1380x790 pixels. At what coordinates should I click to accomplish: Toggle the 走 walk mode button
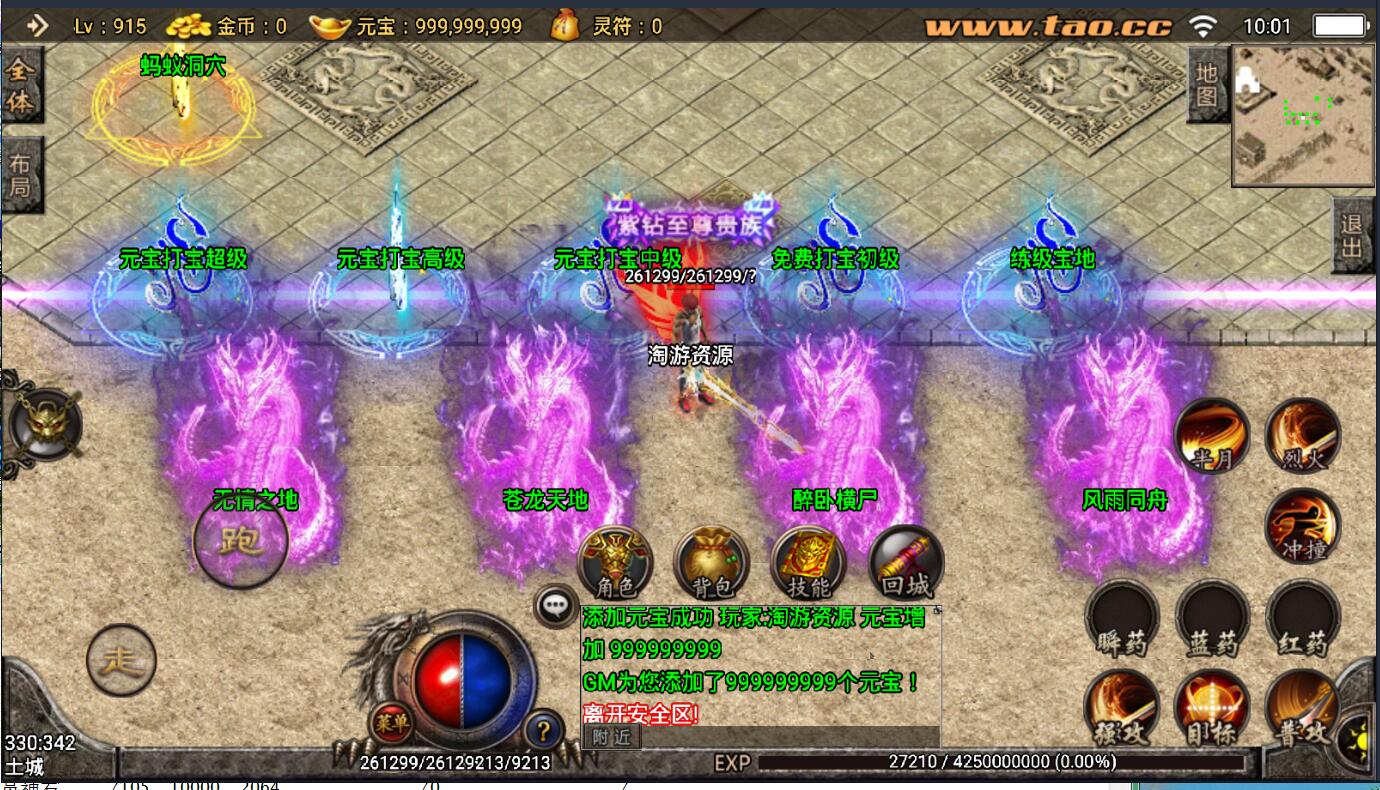coord(121,660)
